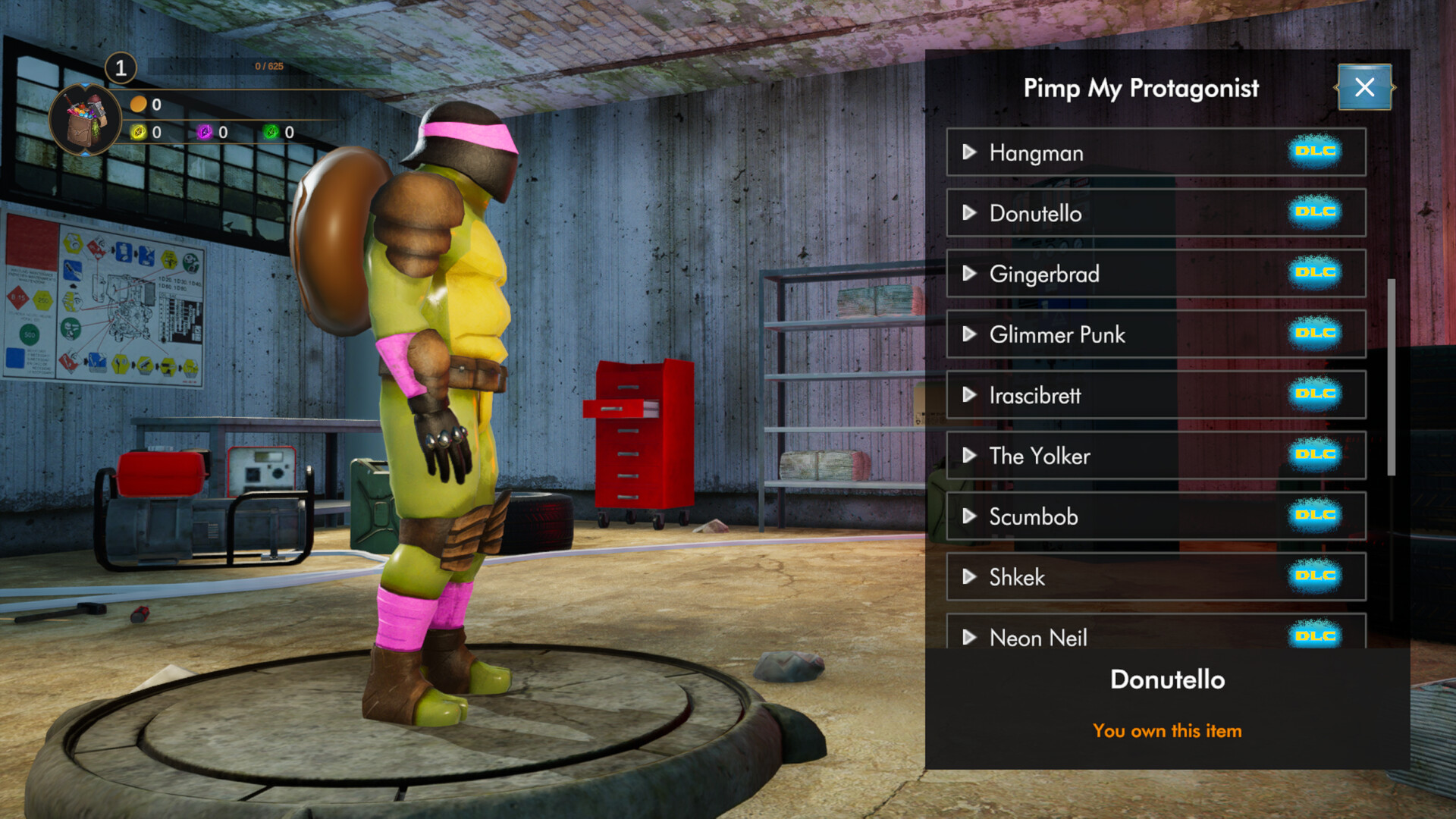Click the DLC badge beside Scumbob
This screenshot has height=819, width=1456.
pyautogui.click(x=1316, y=516)
